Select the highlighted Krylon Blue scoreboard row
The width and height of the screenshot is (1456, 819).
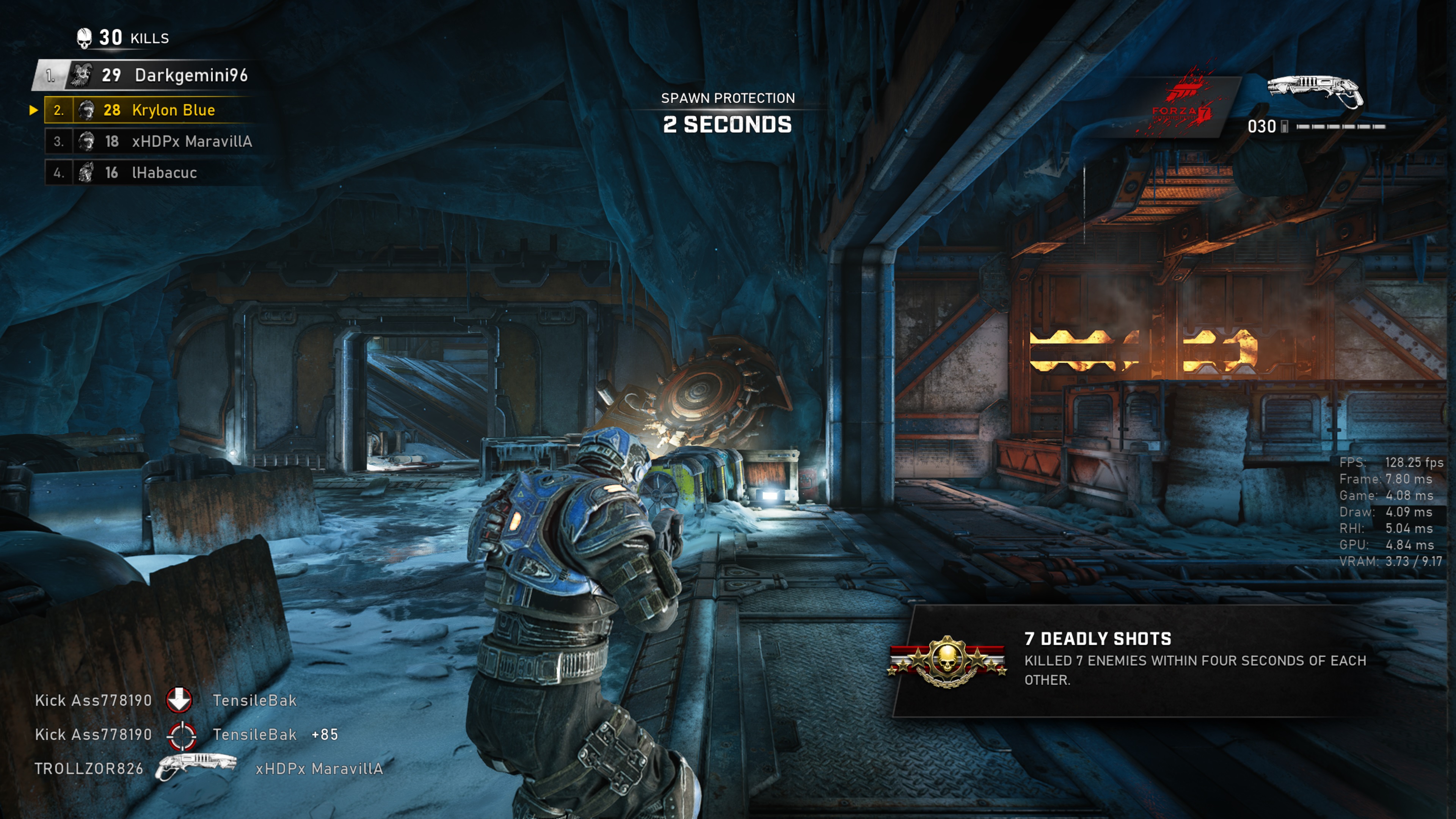pos(150,110)
